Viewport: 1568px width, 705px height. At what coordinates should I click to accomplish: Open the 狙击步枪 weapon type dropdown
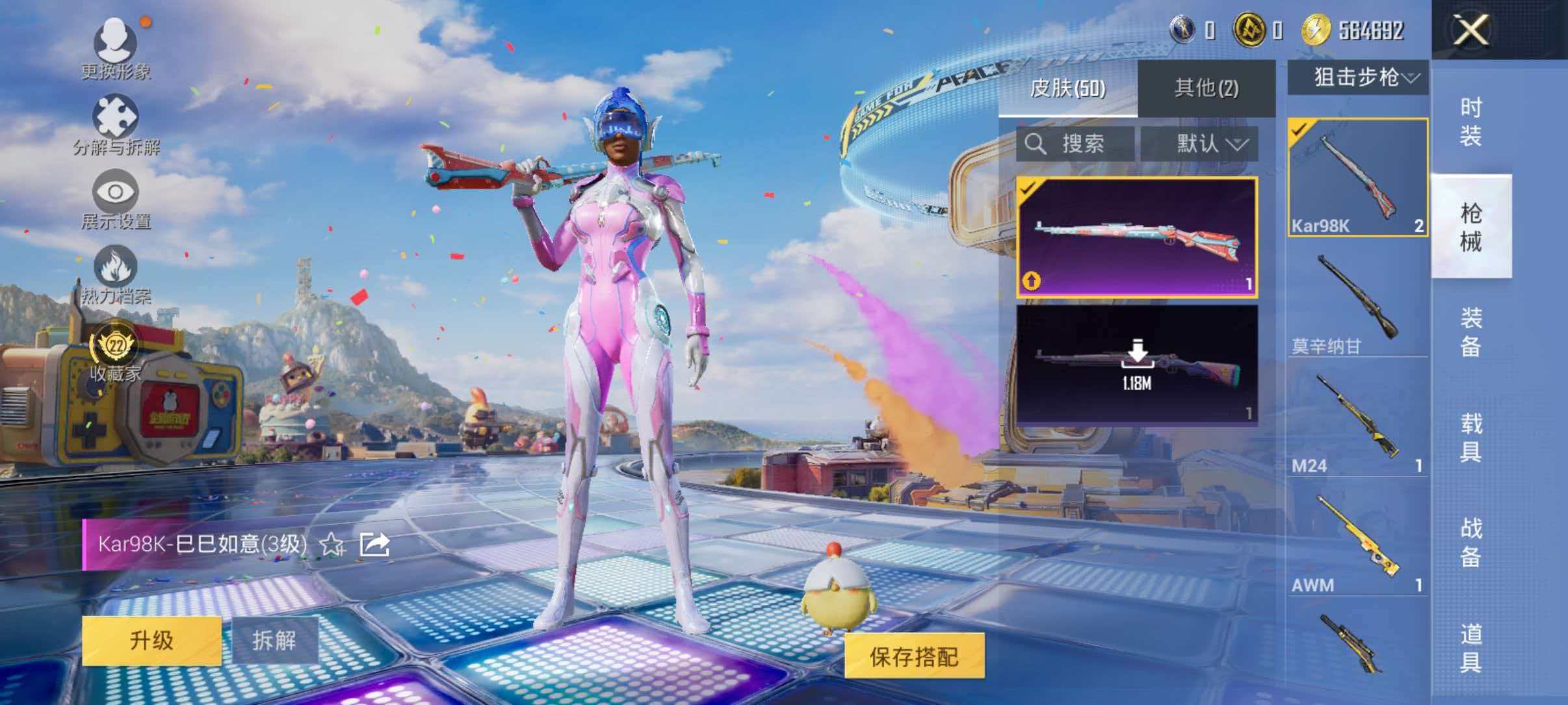click(x=1359, y=78)
